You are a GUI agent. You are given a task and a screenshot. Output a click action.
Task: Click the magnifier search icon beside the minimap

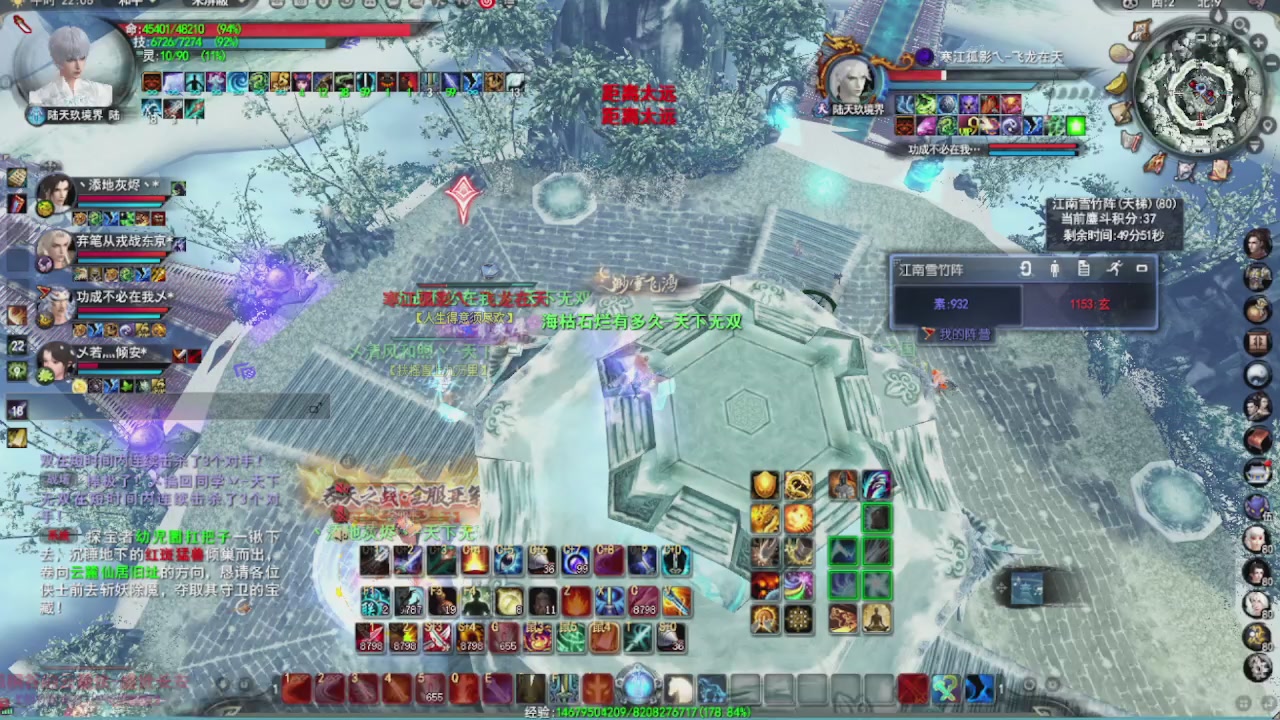pos(1240,27)
